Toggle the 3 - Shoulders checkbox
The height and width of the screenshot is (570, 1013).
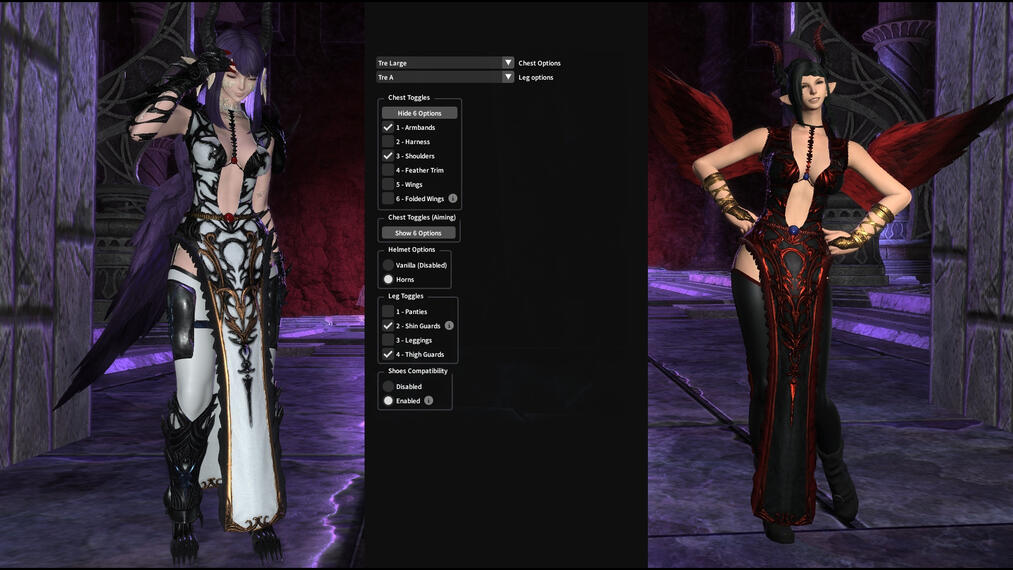coord(388,156)
